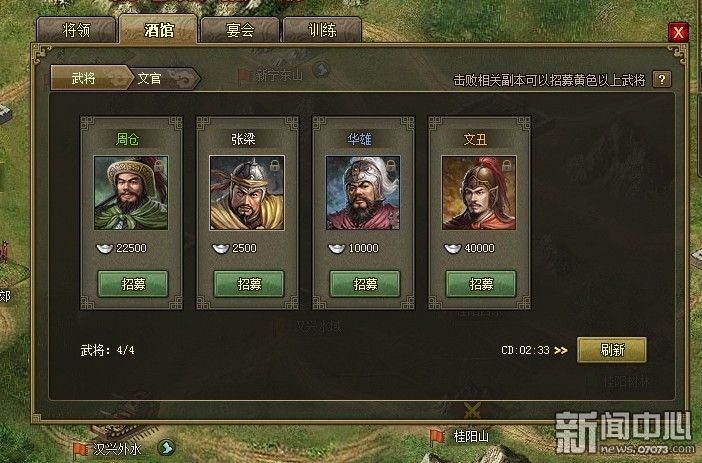Open the 宴会 tab

[x=238, y=30]
